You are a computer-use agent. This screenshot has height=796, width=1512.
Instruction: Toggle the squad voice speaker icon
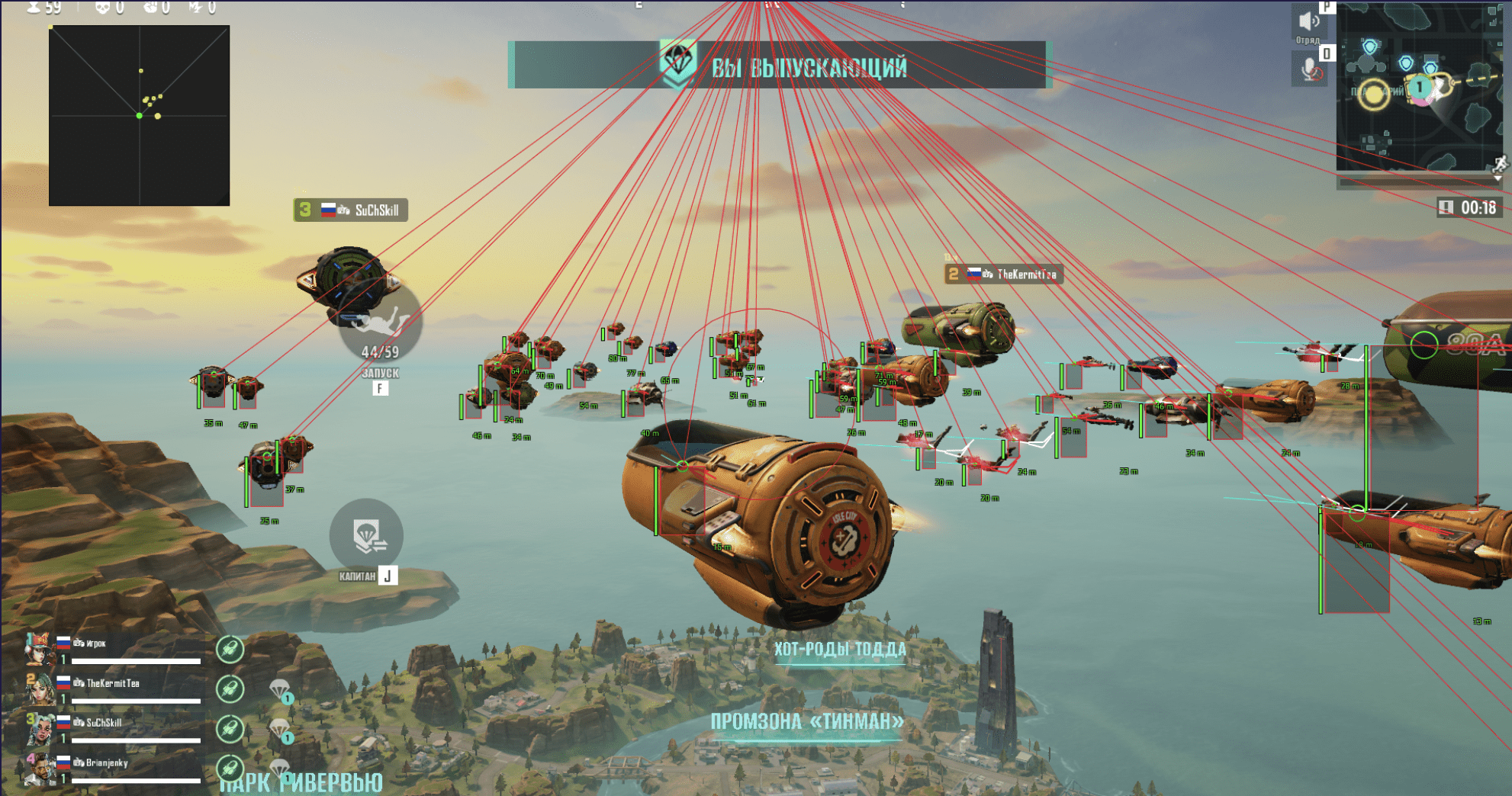tap(1309, 21)
